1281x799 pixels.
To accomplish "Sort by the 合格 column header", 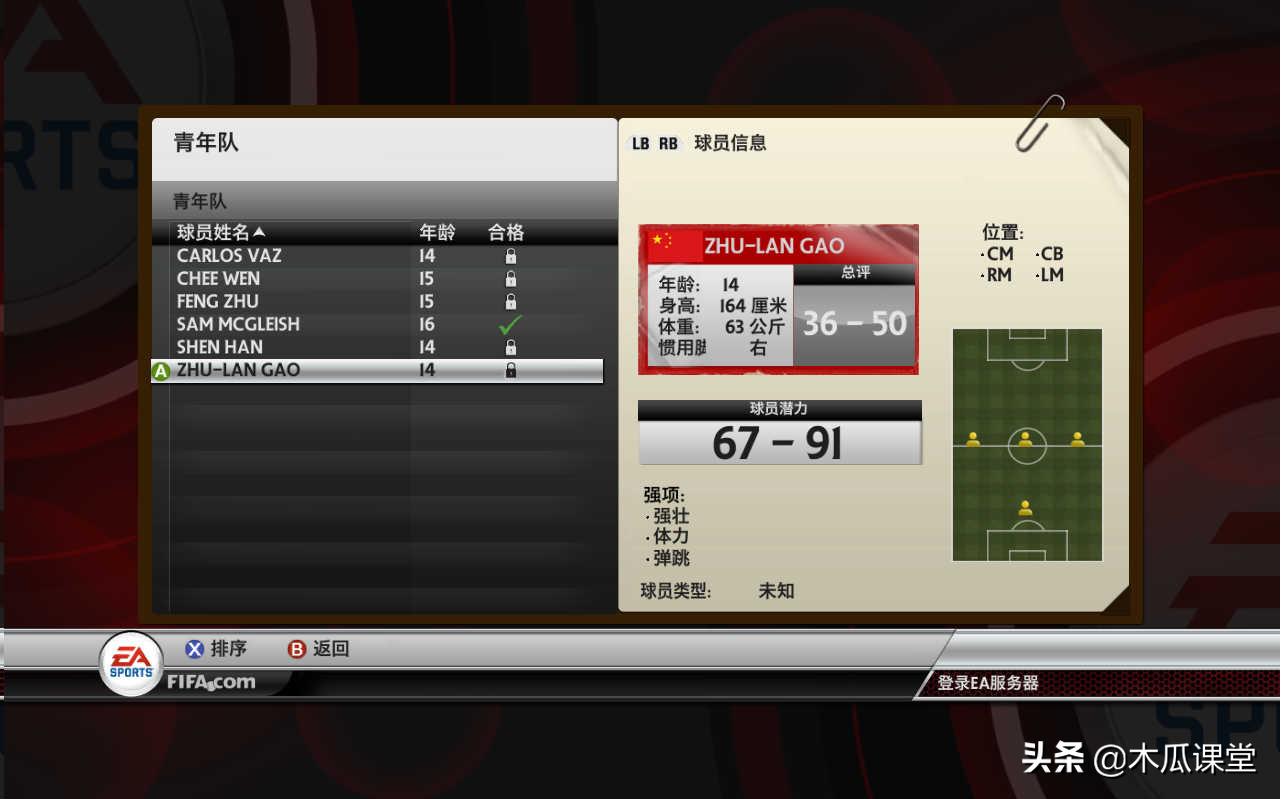I will [x=506, y=233].
